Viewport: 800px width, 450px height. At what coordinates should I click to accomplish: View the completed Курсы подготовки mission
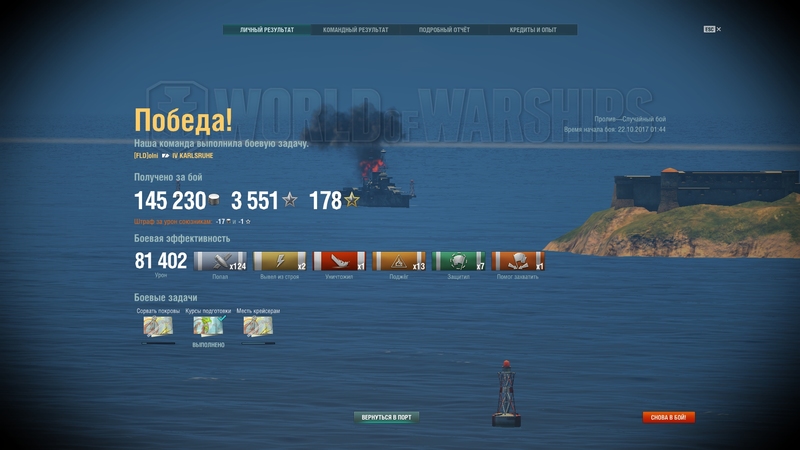(208, 326)
